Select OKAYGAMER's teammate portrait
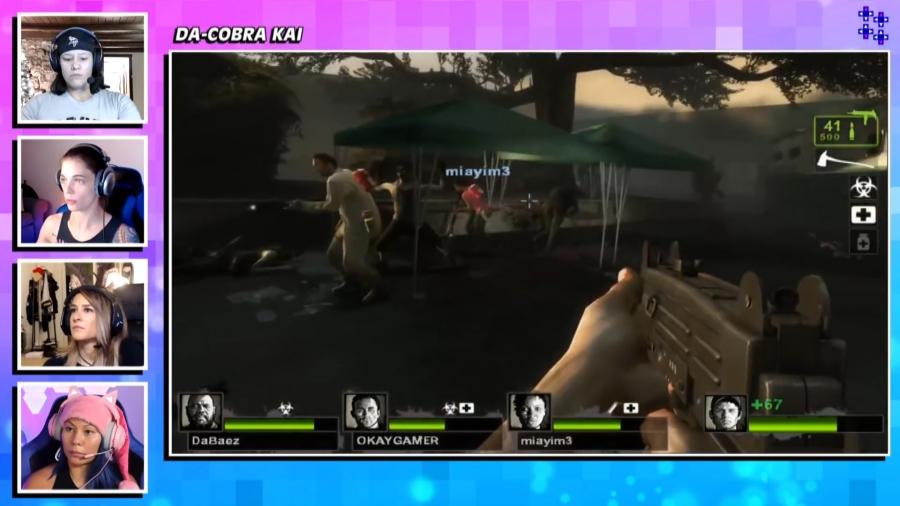 pyautogui.click(x=365, y=411)
